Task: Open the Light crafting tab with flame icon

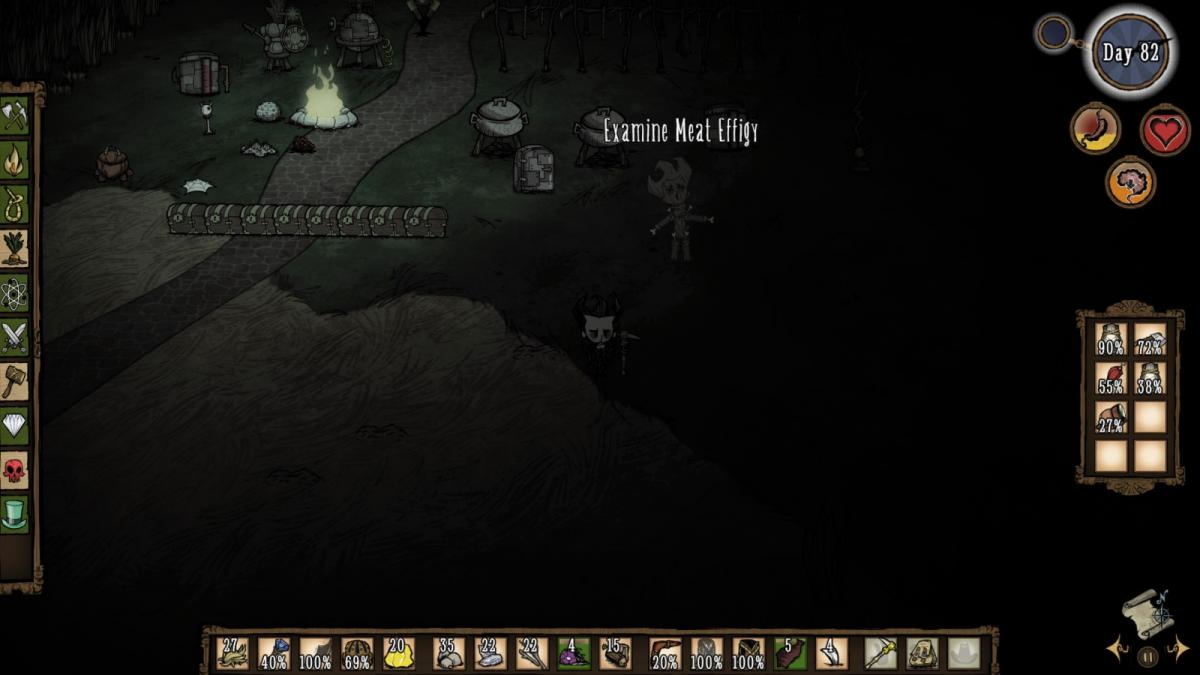Action: 14,159
